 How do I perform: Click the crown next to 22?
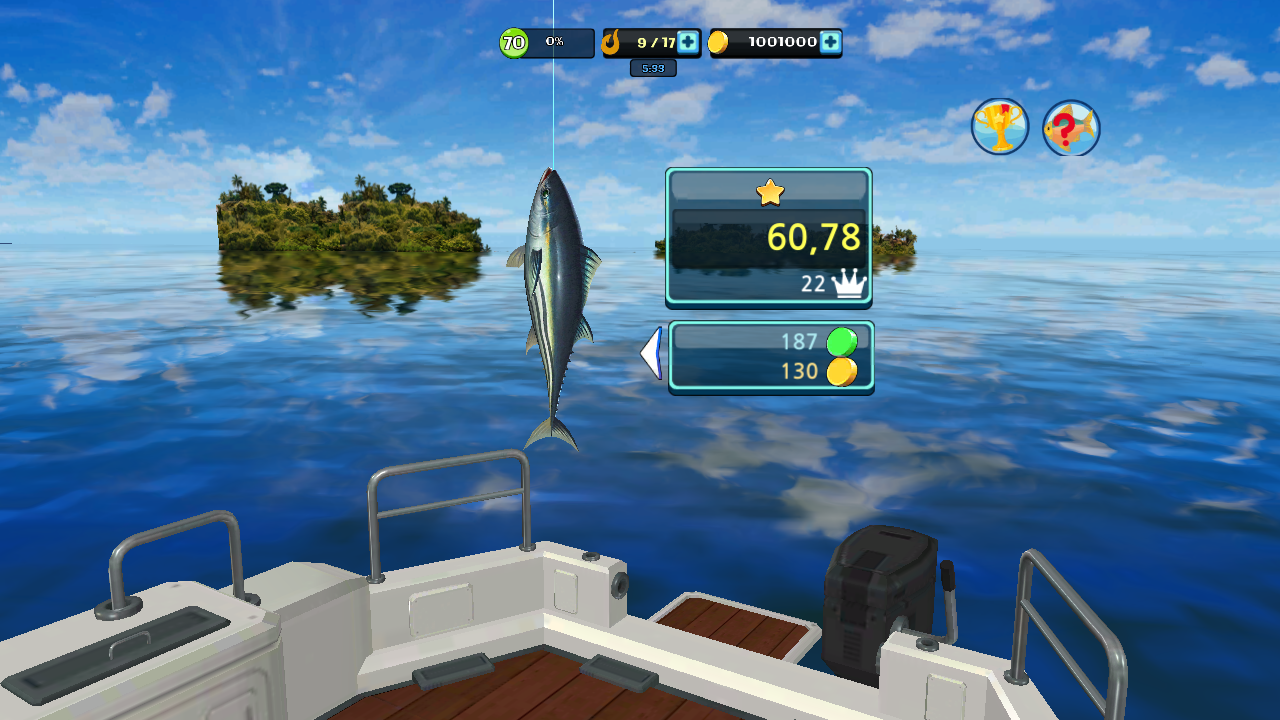click(851, 283)
